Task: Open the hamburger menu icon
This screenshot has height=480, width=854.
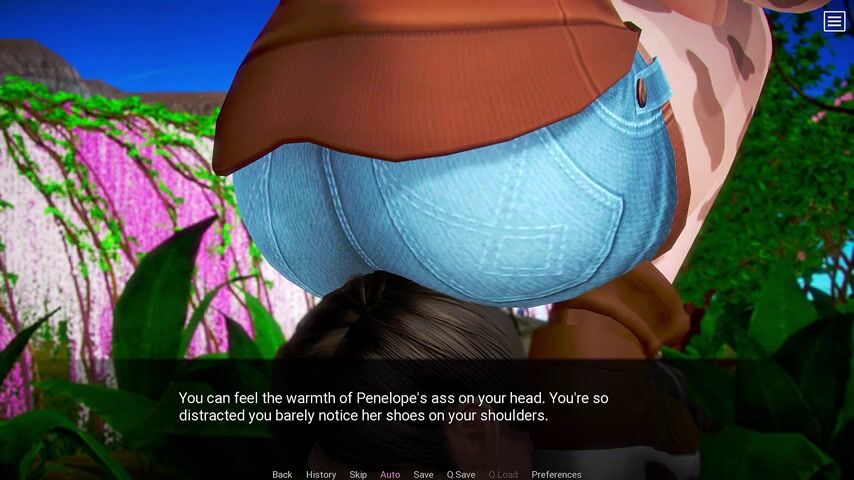Action: pos(834,21)
